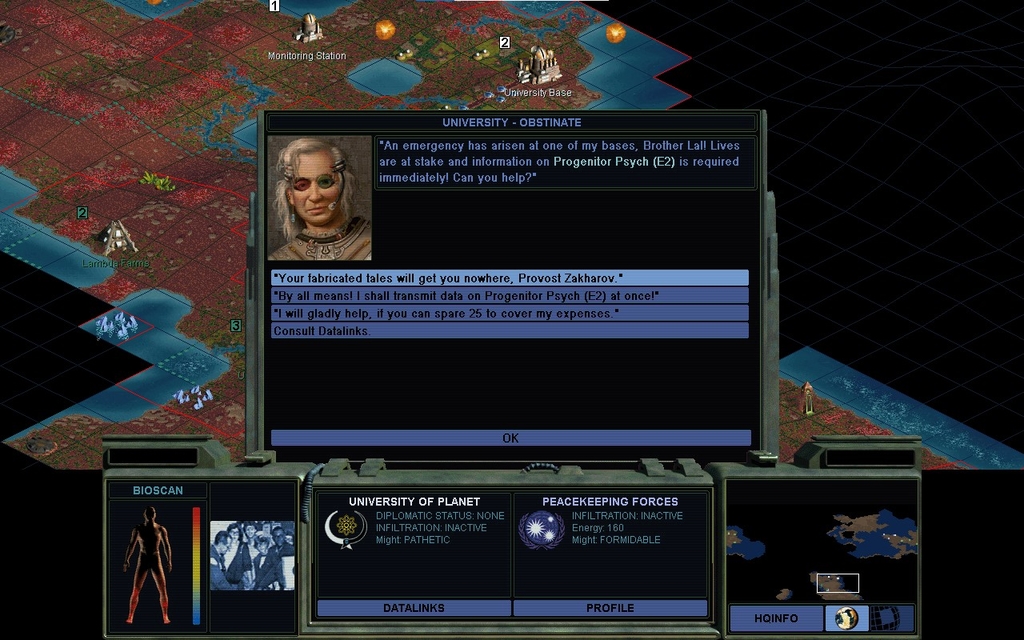Open the faction PROFILE button
This screenshot has height=640, width=1024.
610,607
